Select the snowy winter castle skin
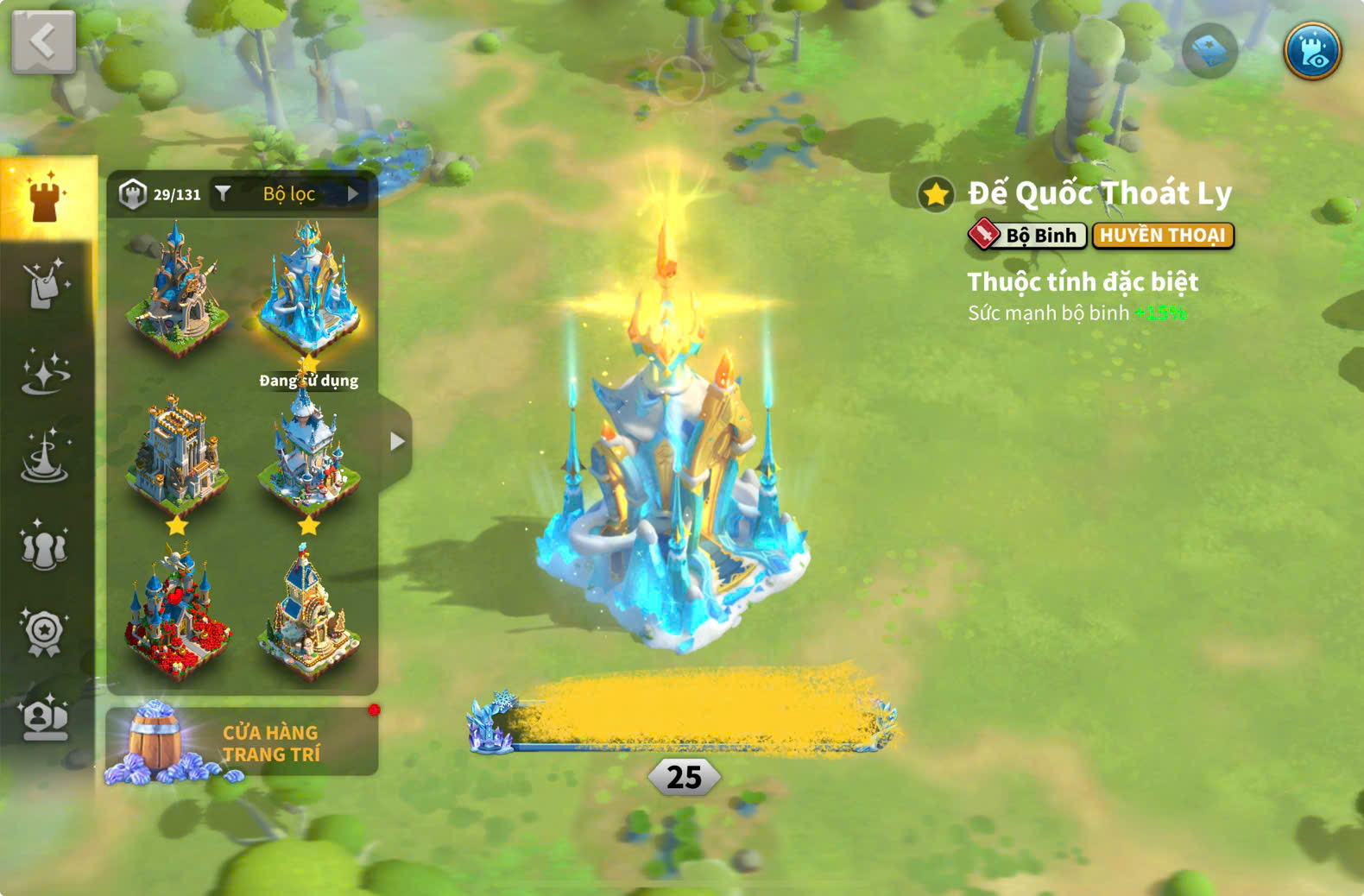The image size is (1364, 896). coord(308,453)
